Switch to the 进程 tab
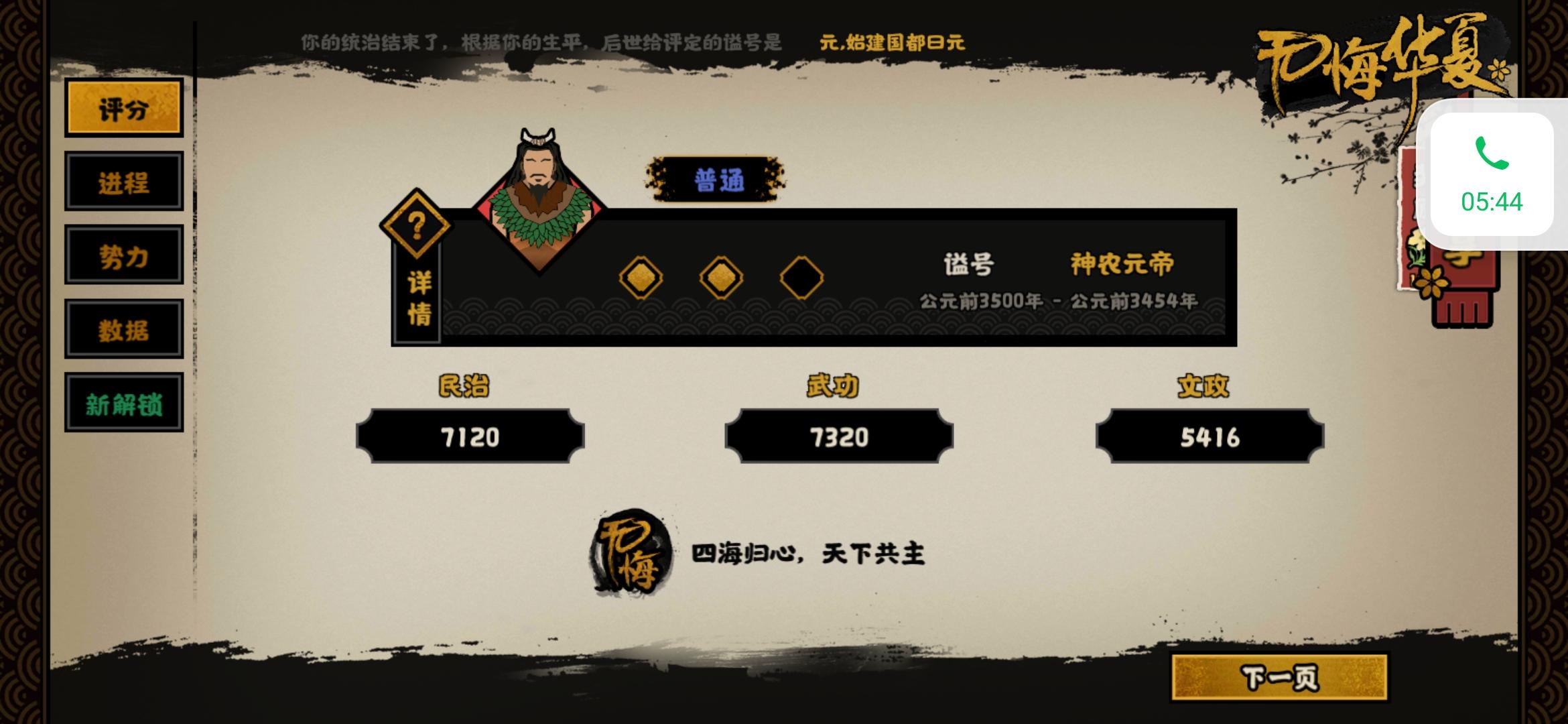 click(x=124, y=181)
